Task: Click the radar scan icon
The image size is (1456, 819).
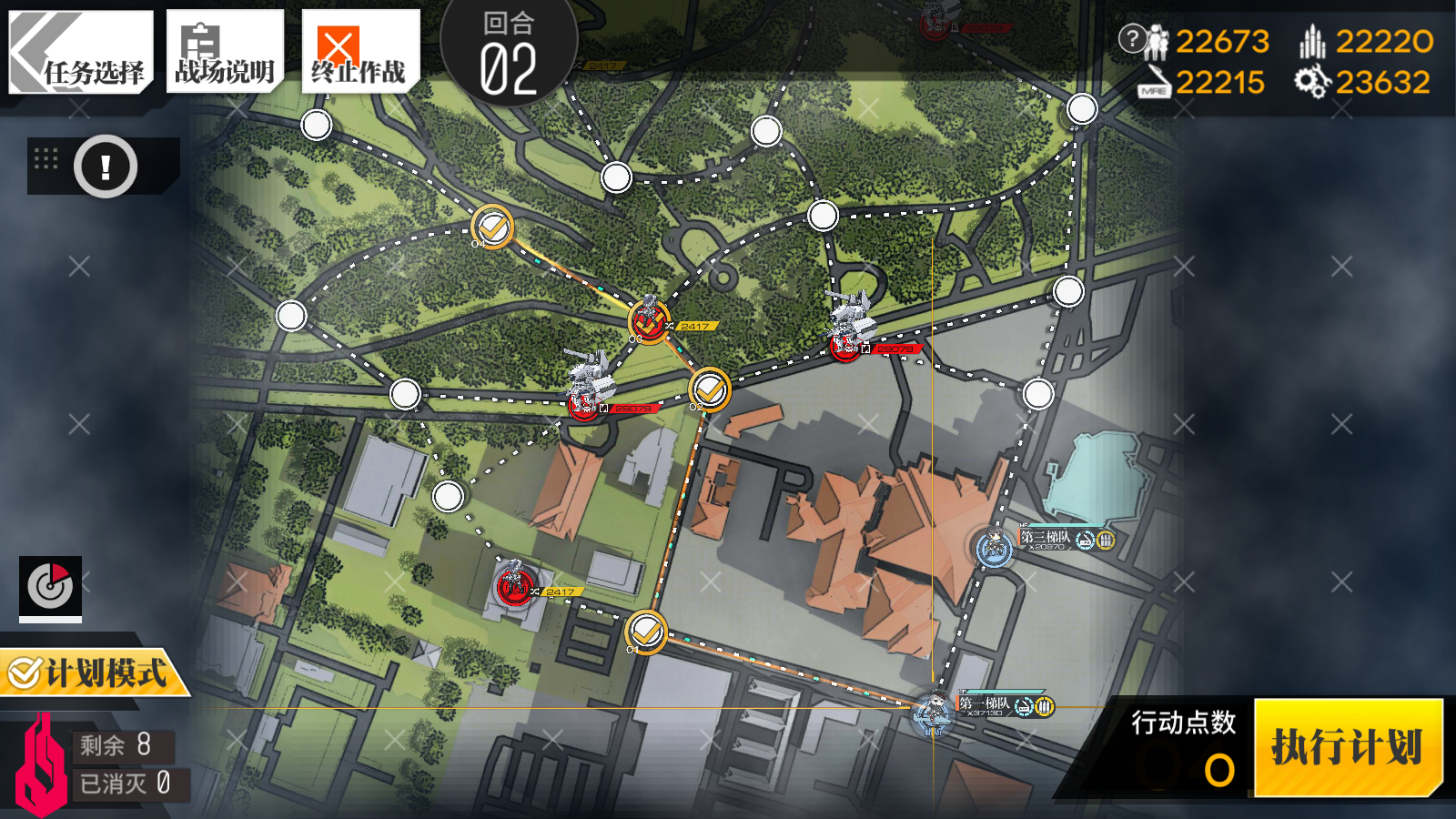Action: (50, 587)
